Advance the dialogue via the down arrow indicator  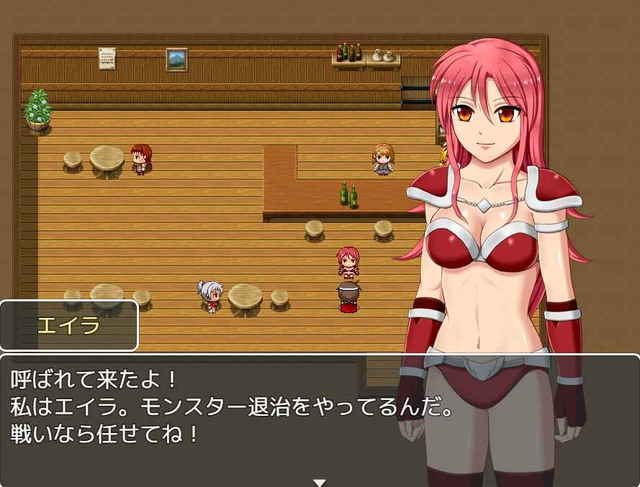click(x=319, y=481)
